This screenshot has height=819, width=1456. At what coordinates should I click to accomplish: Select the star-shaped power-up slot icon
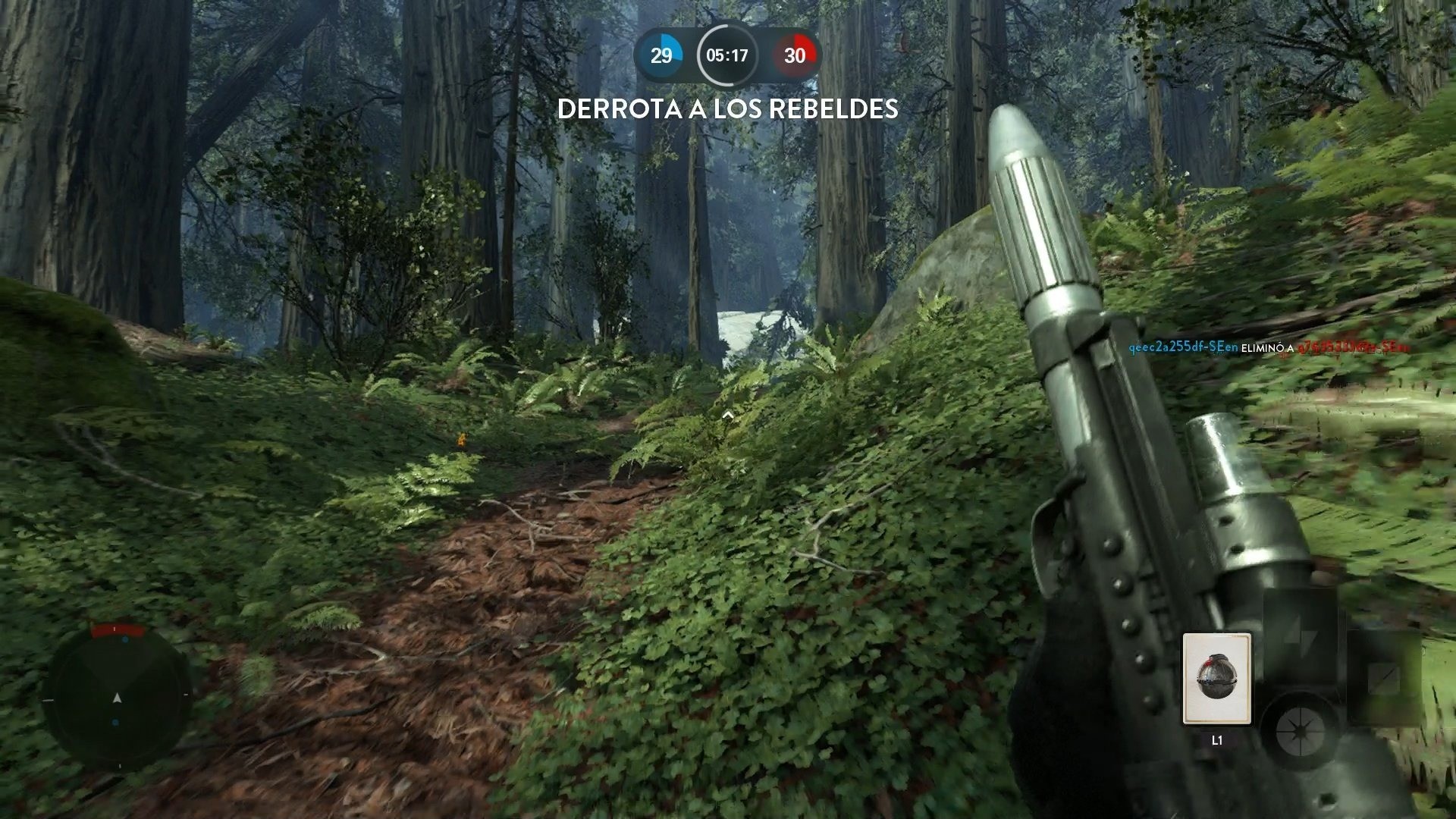tap(1299, 730)
